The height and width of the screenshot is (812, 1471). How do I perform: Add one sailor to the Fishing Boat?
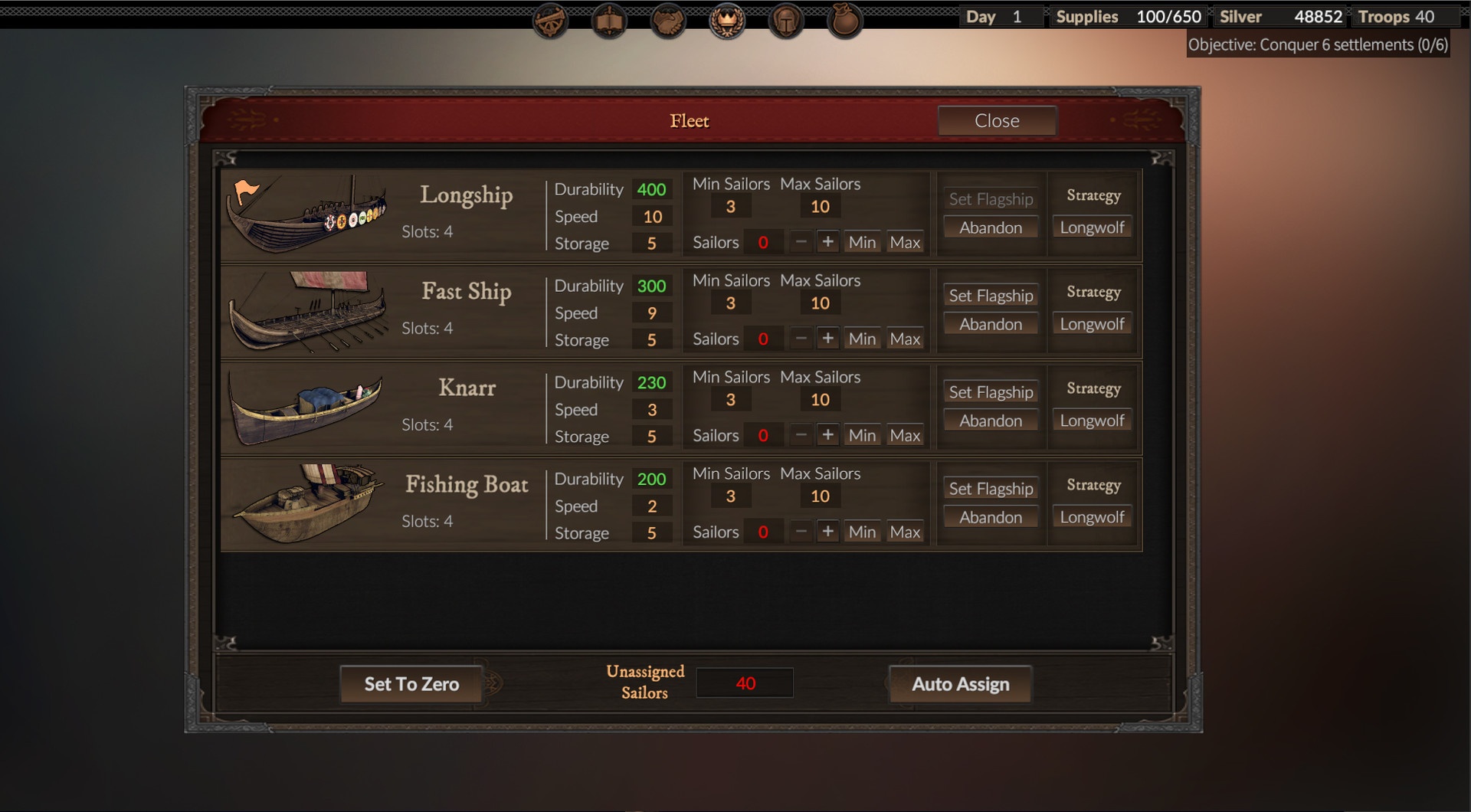click(827, 532)
